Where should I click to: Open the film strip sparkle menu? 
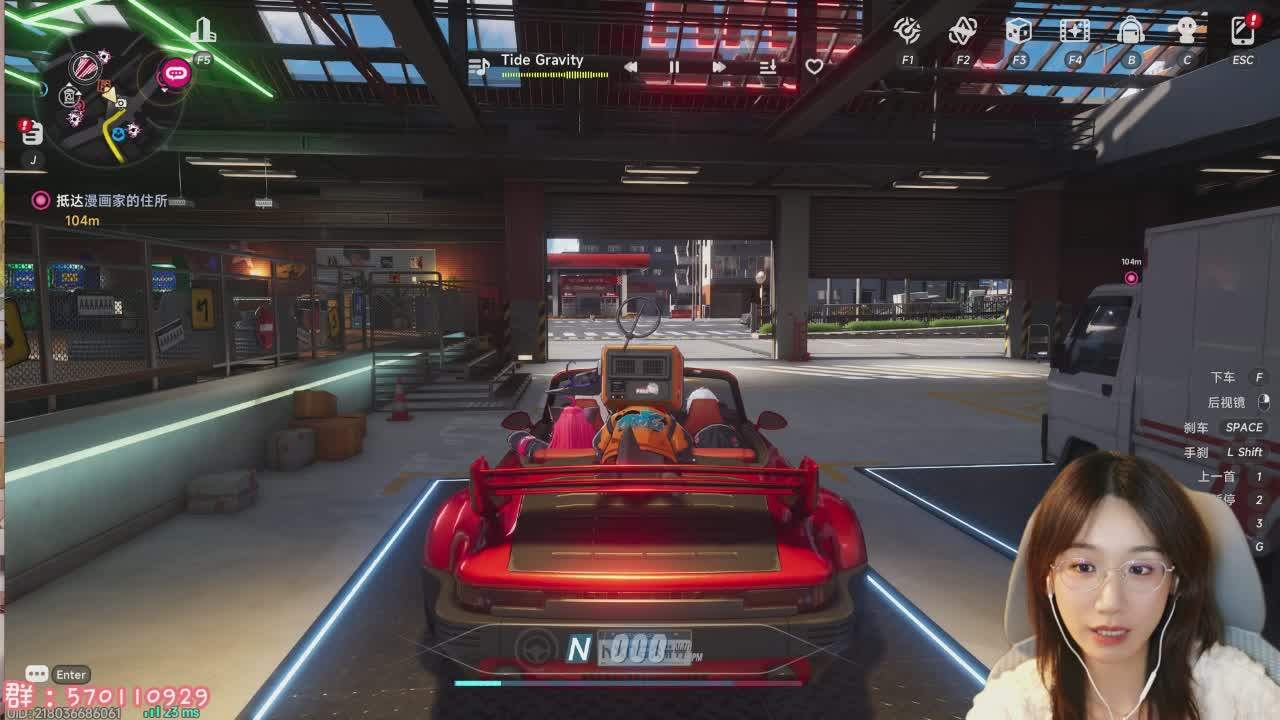pos(1075,31)
